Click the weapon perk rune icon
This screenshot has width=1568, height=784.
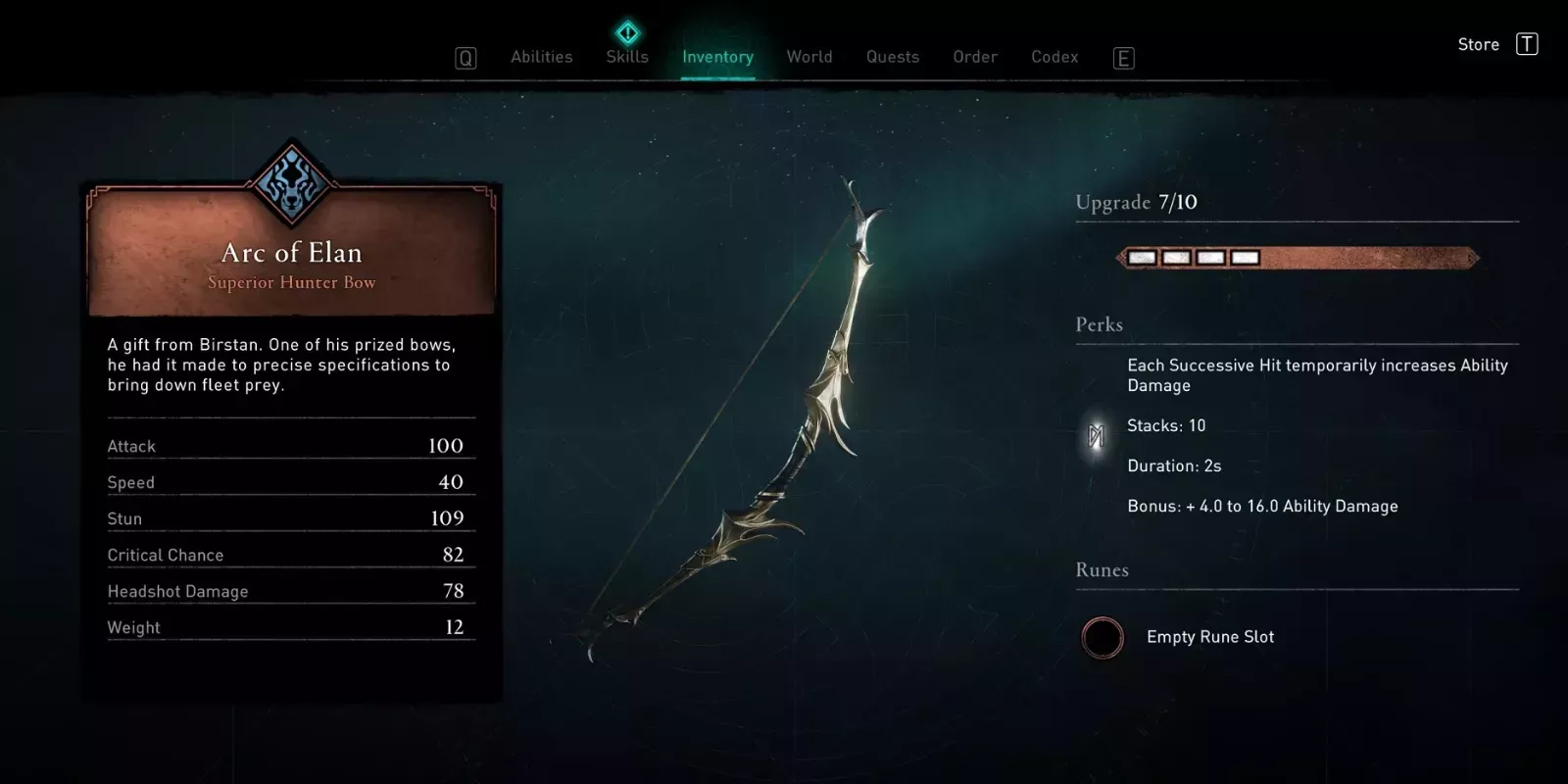[x=1097, y=436]
